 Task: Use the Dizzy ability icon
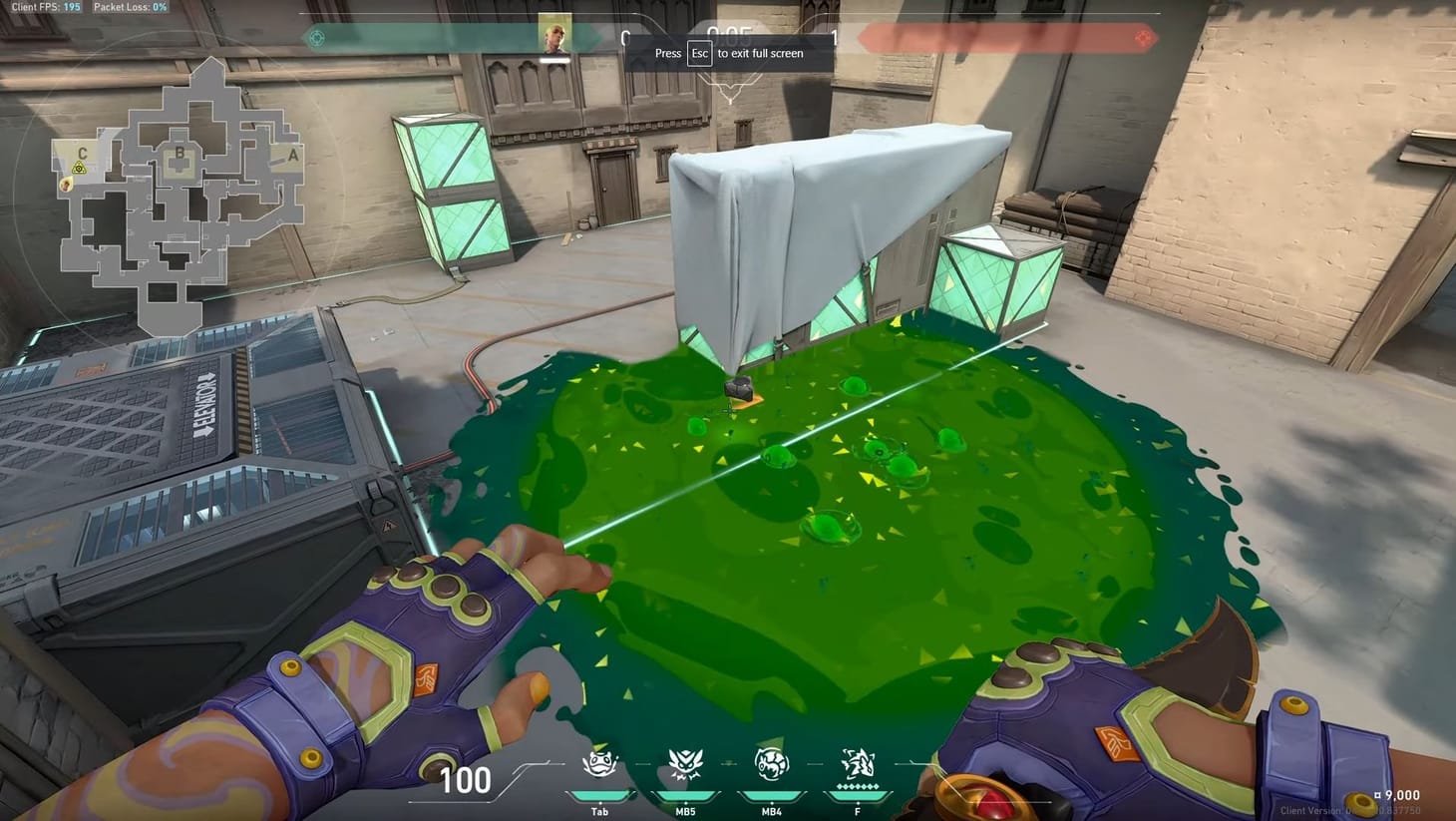tap(771, 766)
